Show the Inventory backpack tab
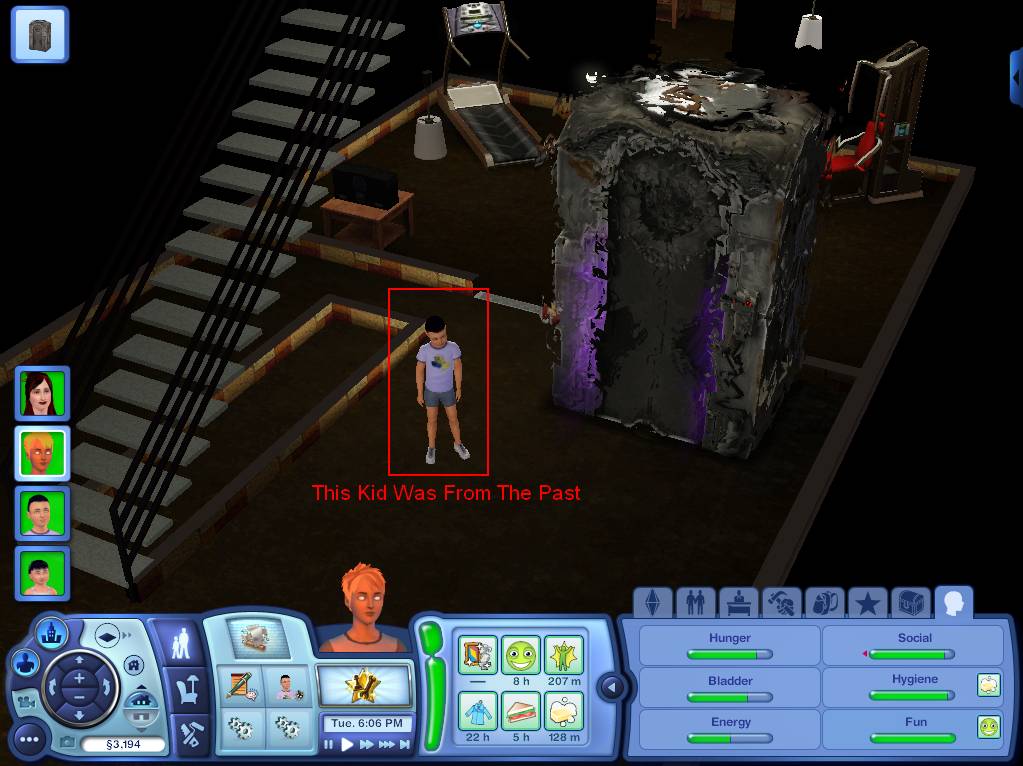This screenshot has width=1023, height=766. [x=823, y=603]
